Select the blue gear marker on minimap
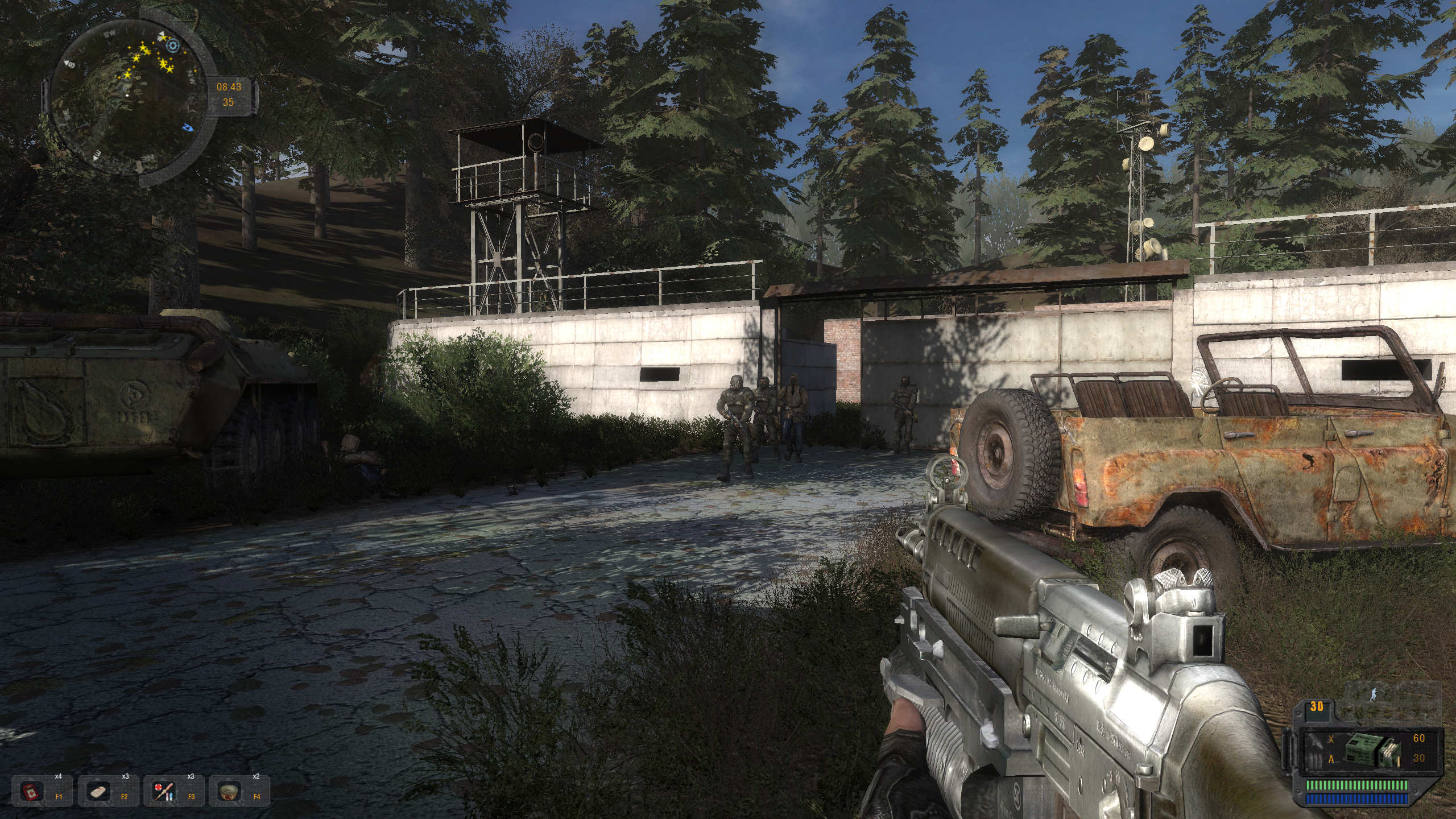This screenshot has width=1456, height=819. (173, 46)
